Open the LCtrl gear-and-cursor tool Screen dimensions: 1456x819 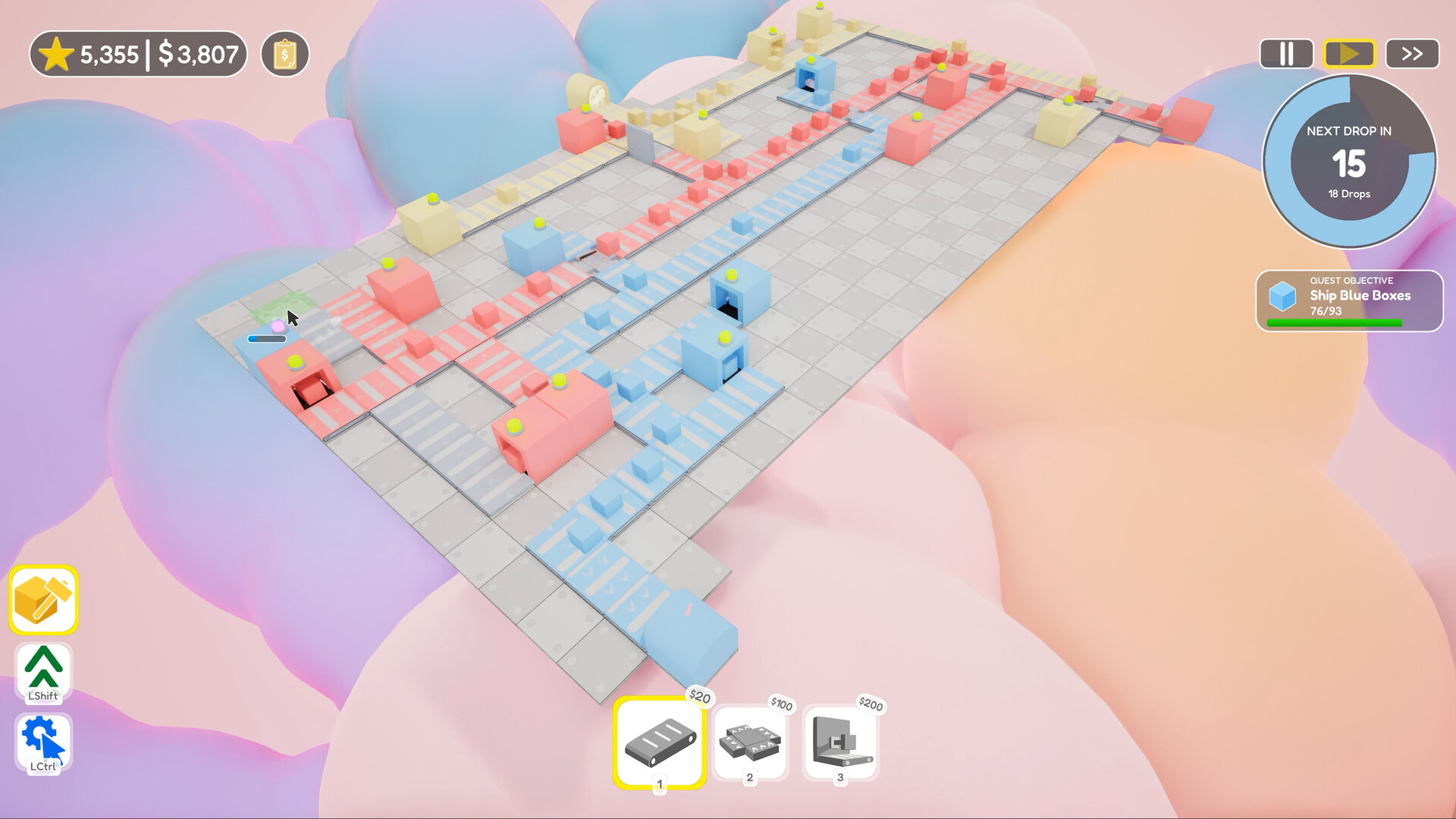[42, 737]
